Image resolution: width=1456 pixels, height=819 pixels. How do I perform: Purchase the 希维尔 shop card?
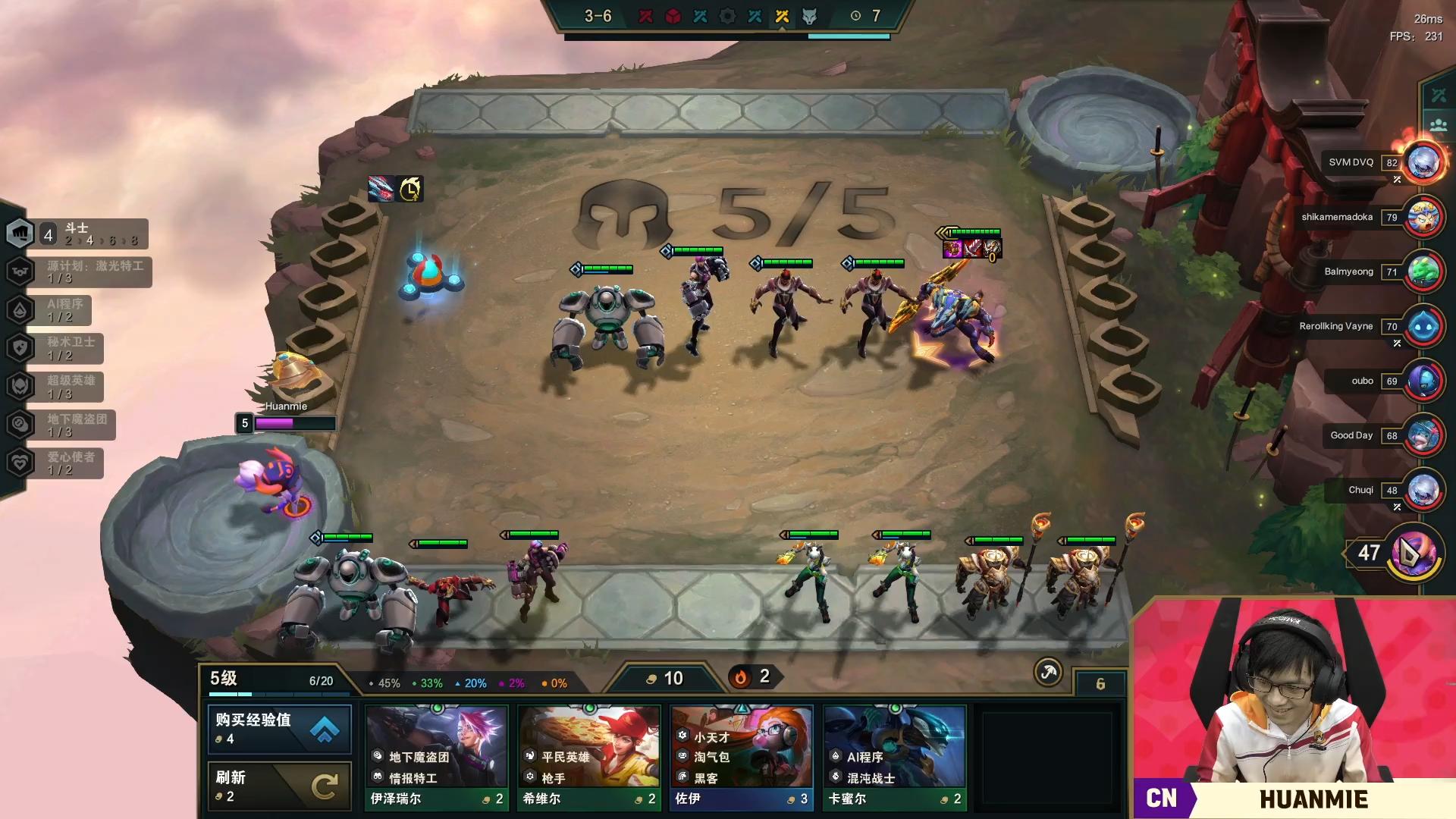pyautogui.click(x=589, y=757)
